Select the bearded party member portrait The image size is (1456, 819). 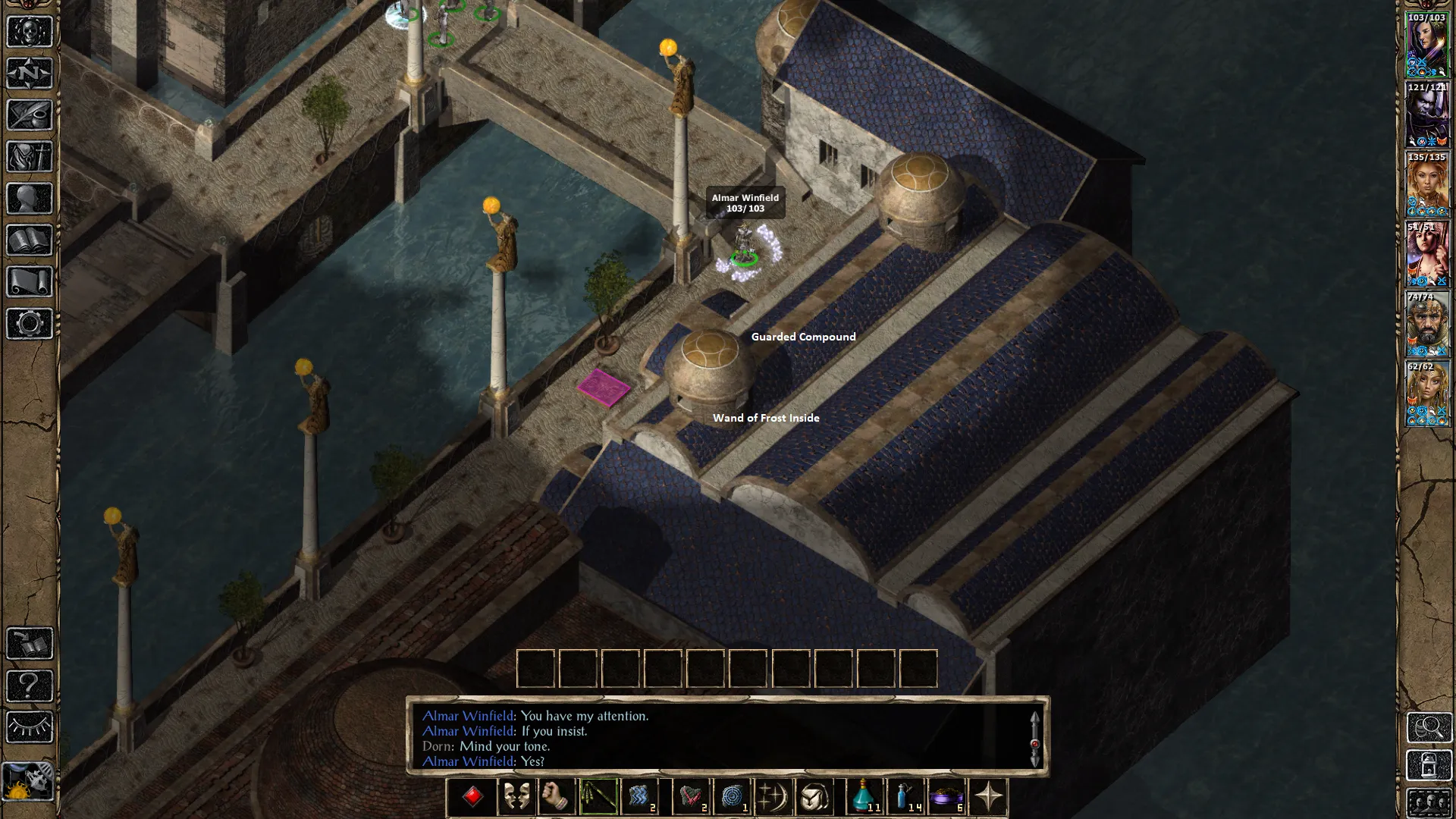1427,325
